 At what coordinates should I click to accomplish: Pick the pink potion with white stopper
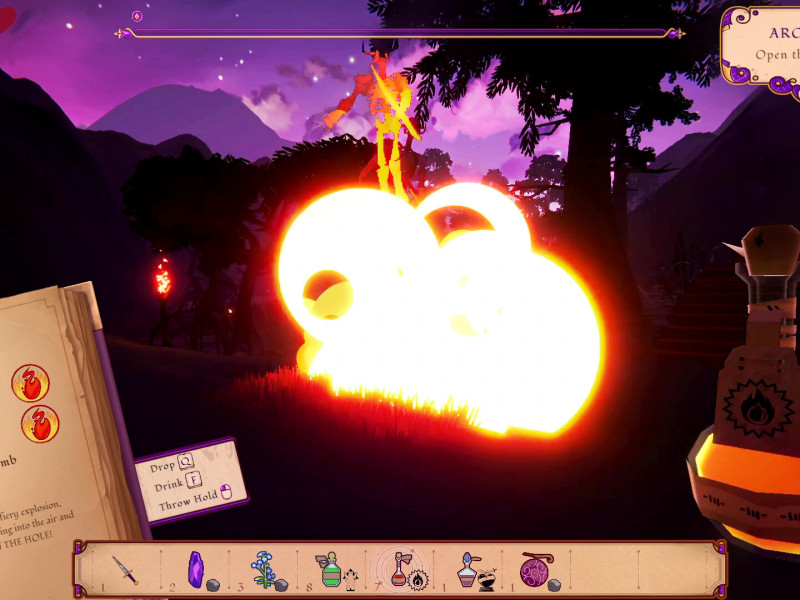pyautogui.click(x=467, y=570)
